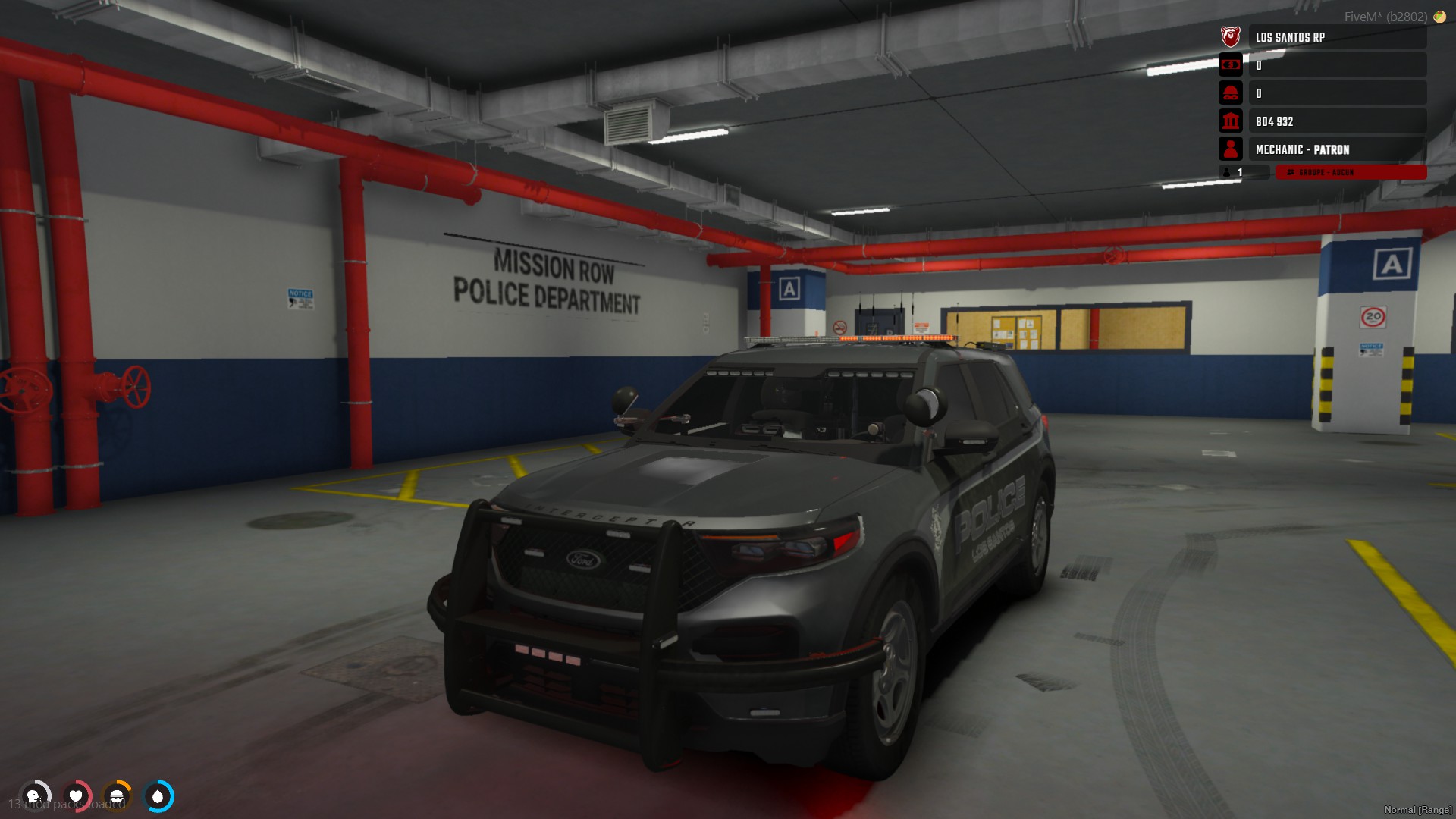Viewport: 1456px width, 819px height.
Task: Select the water drop thirst icon
Action: point(158,796)
